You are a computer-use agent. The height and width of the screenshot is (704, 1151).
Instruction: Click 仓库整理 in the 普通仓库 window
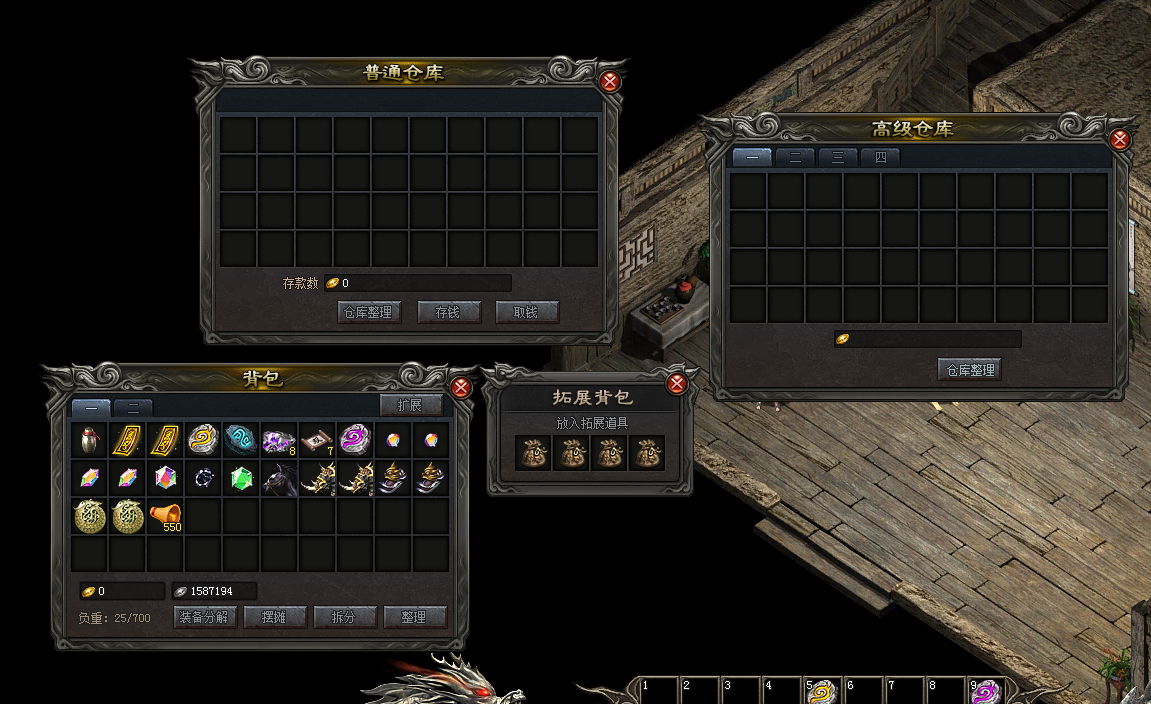pyautogui.click(x=369, y=312)
